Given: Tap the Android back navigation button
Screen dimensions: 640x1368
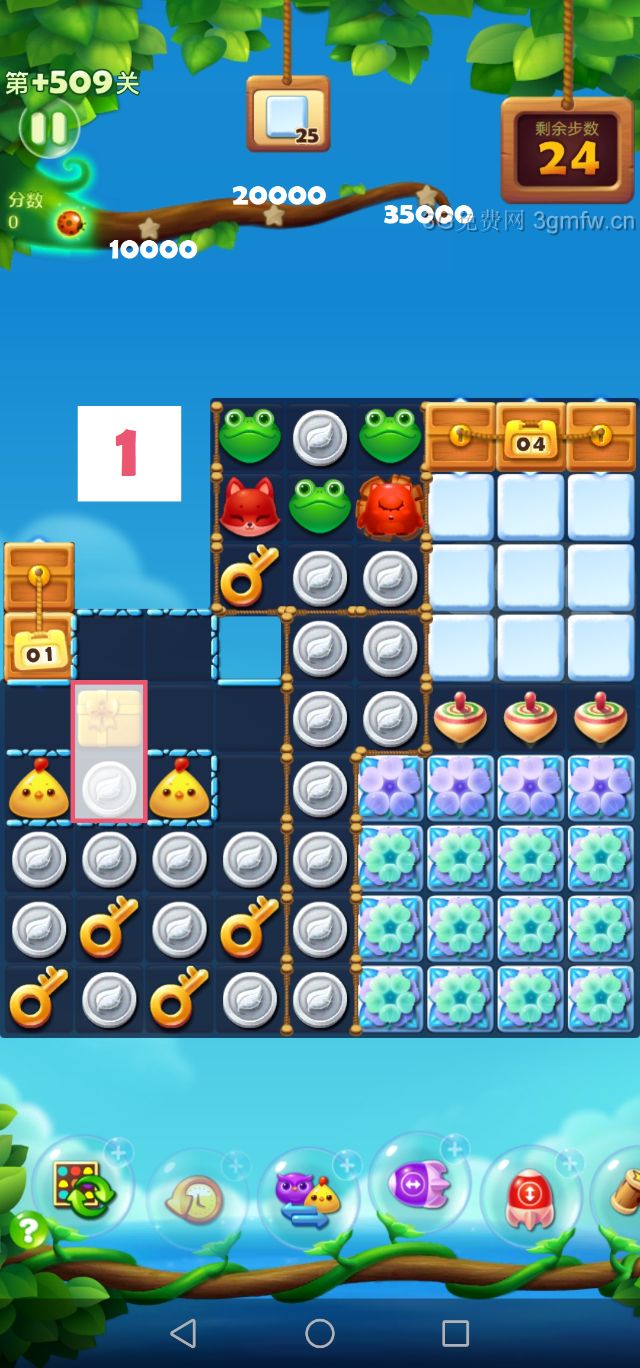Looking at the screenshot, I should (183, 1332).
